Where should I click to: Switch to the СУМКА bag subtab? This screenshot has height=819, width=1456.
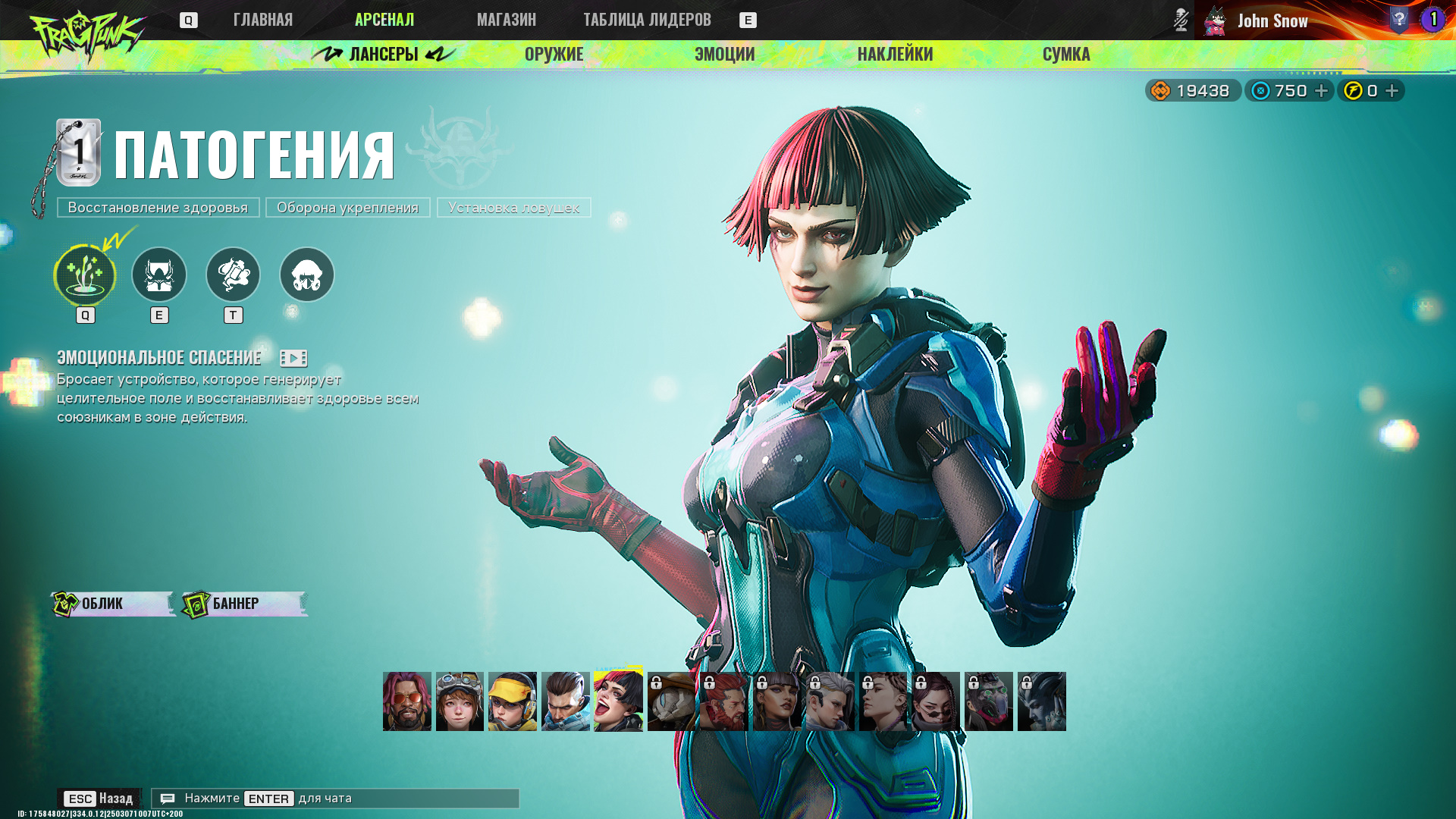pyautogui.click(x=1065, y=54)
